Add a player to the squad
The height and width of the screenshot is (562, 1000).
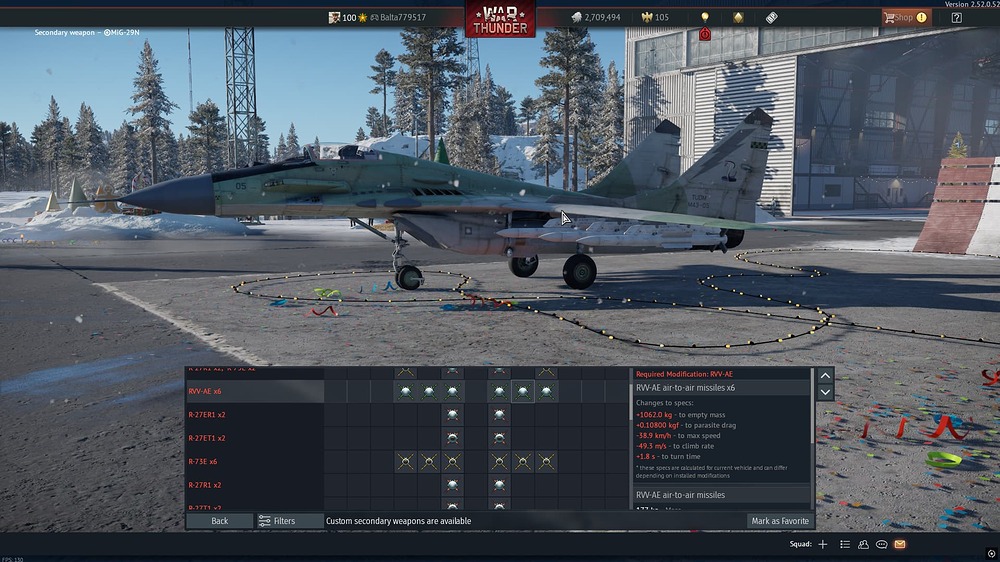click(823, 544)
